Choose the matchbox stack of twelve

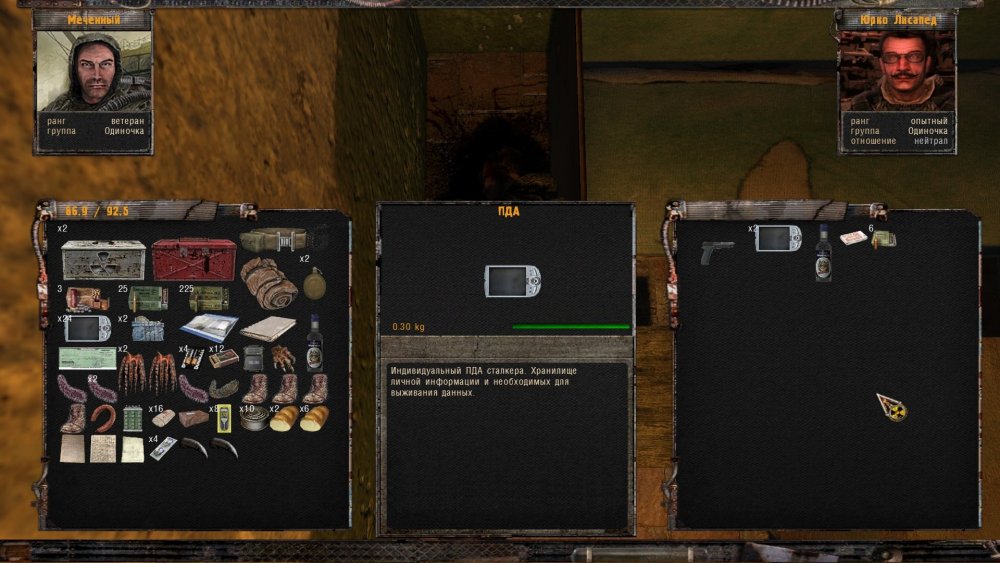point(223,357)
